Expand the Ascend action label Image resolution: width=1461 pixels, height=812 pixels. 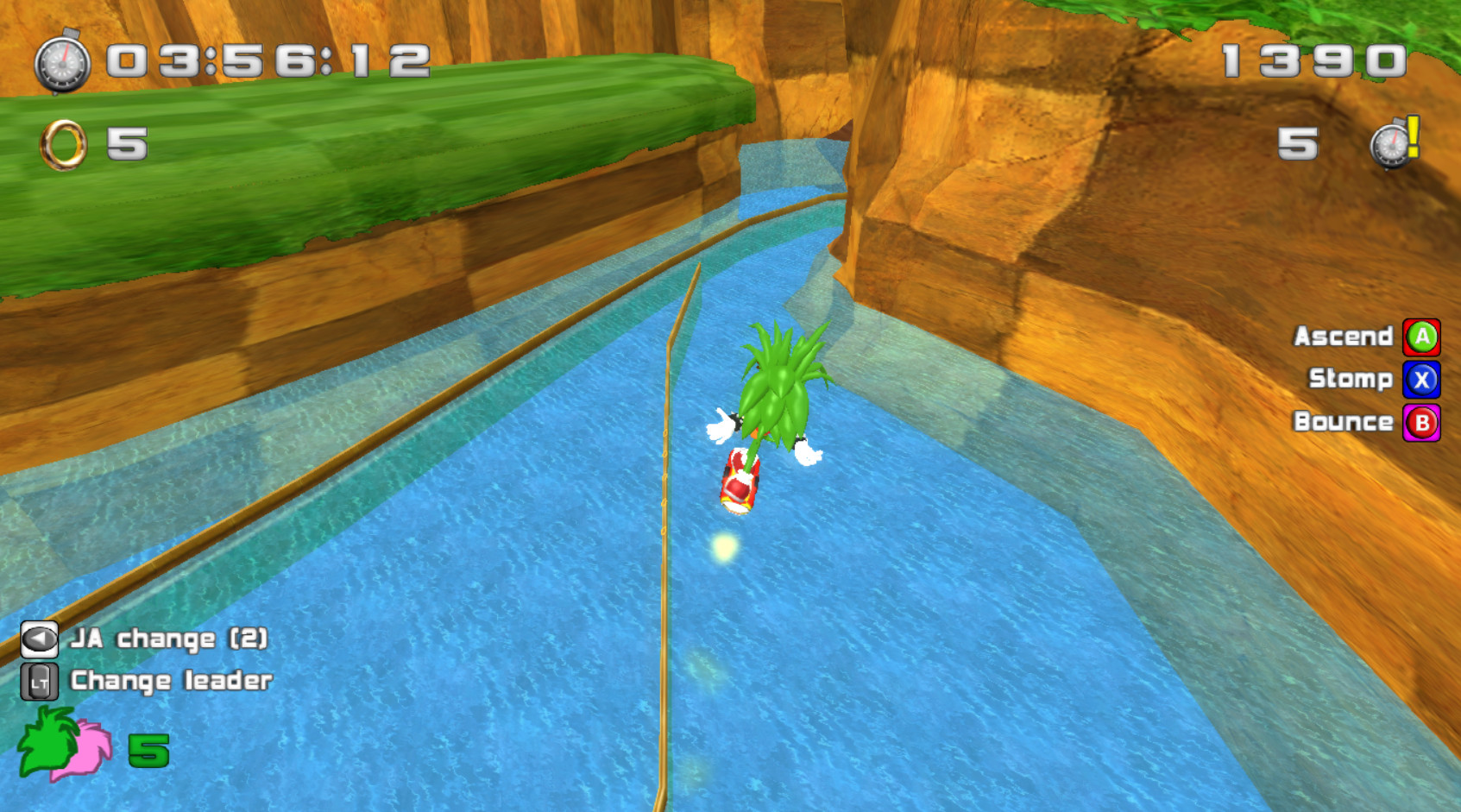[x=1344, y=337]
